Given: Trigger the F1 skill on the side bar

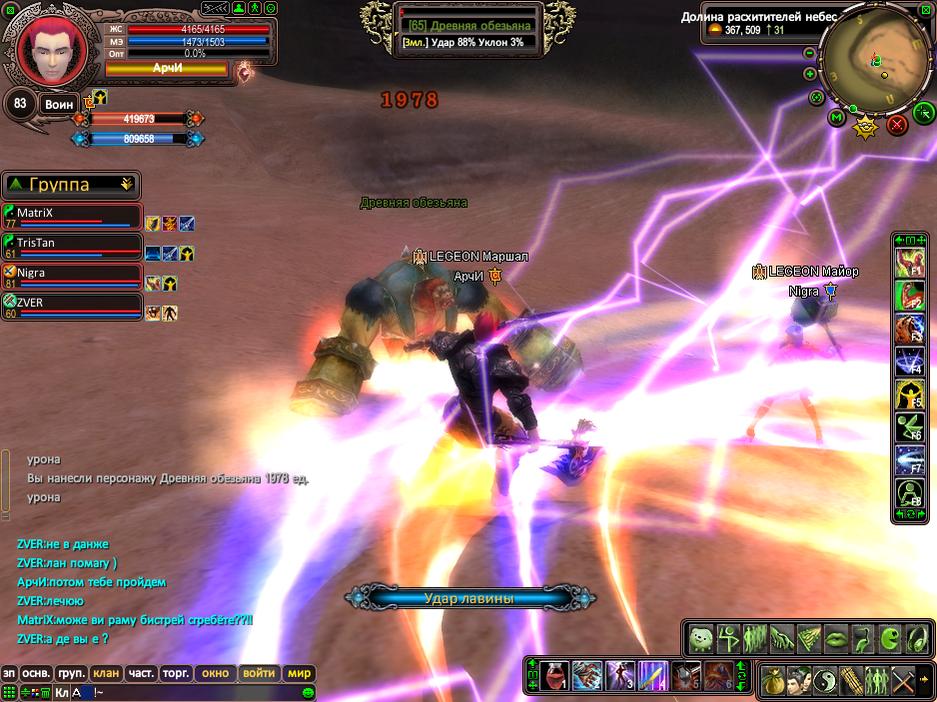Looking at the screenshot, I should 909,265.
